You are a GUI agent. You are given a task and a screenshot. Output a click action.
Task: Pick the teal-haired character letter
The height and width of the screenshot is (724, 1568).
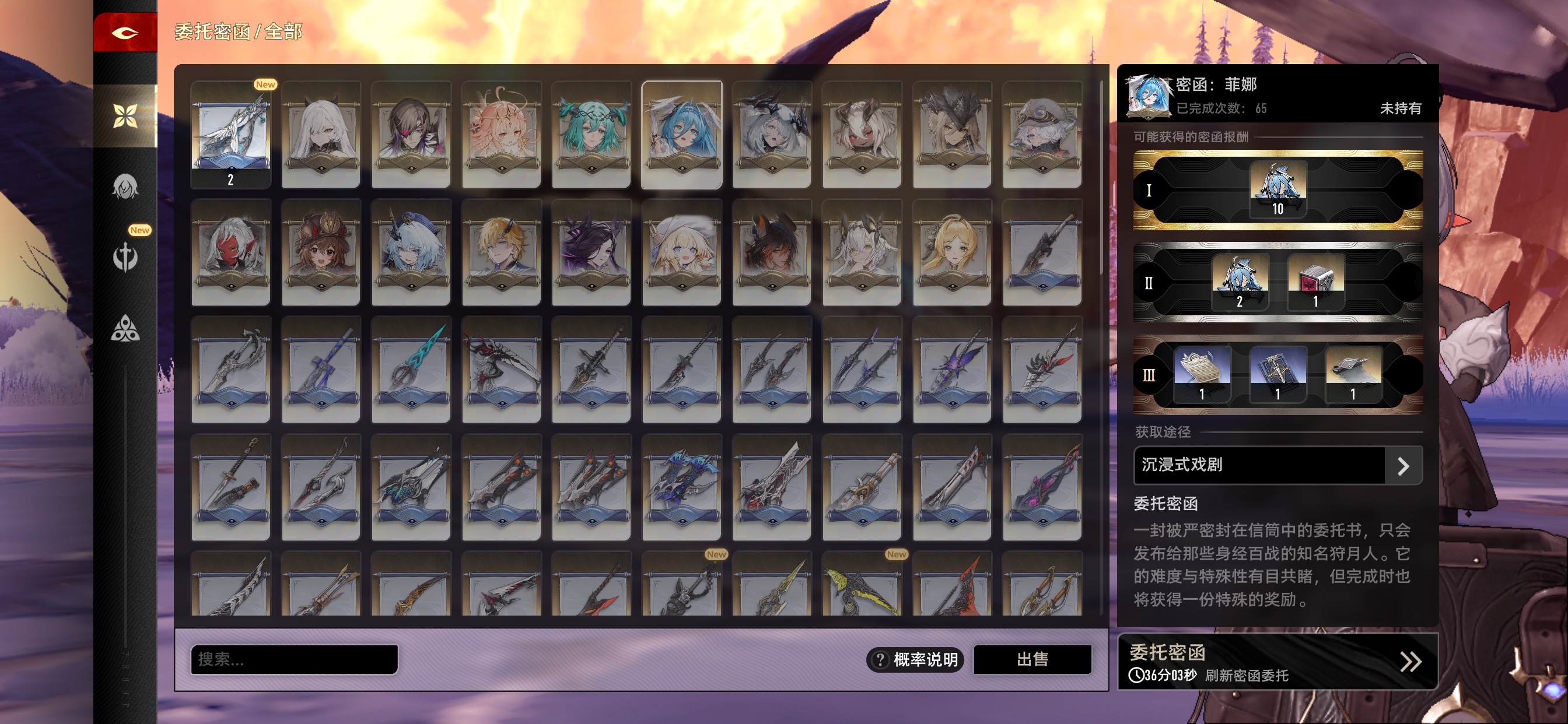591,134
